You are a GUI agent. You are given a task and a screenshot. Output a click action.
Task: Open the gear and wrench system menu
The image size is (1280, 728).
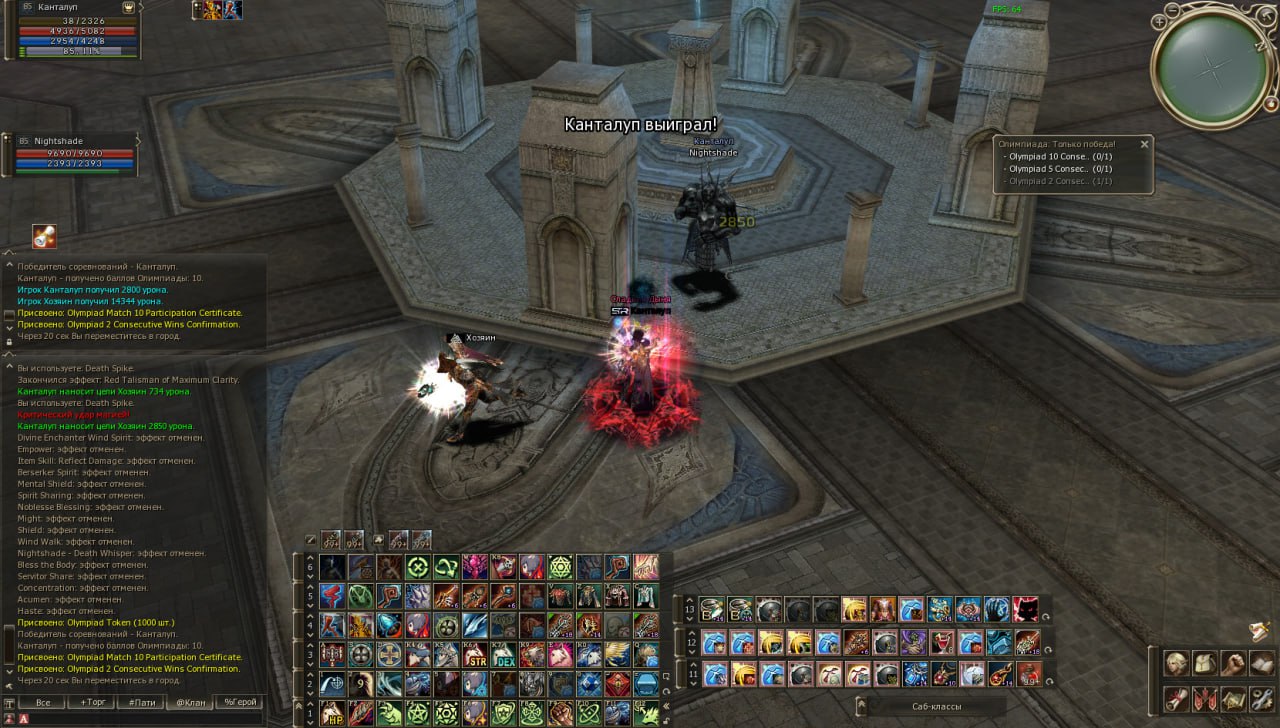(x=1261, y=697)
